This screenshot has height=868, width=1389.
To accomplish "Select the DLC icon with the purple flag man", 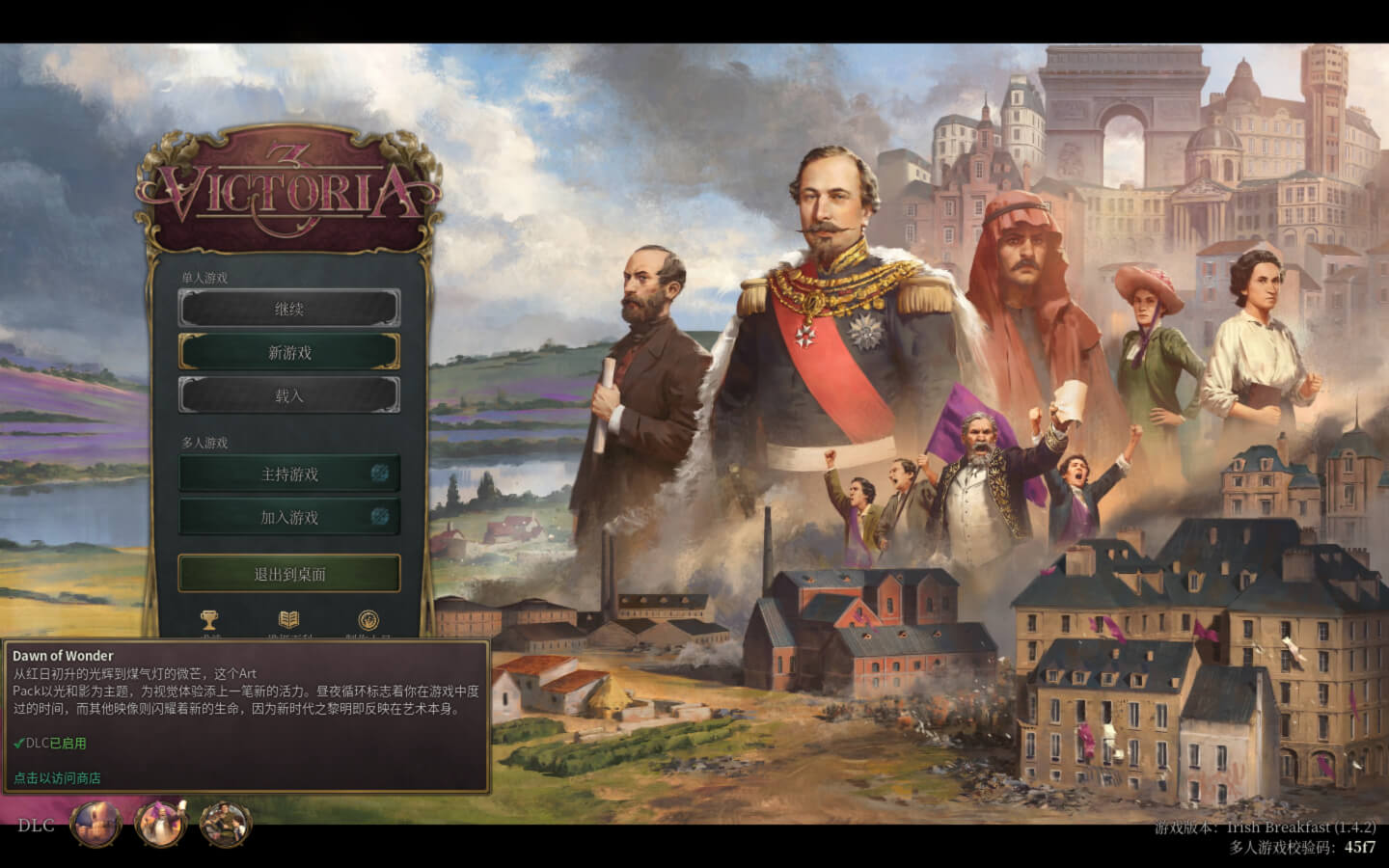I will point(160,825).
